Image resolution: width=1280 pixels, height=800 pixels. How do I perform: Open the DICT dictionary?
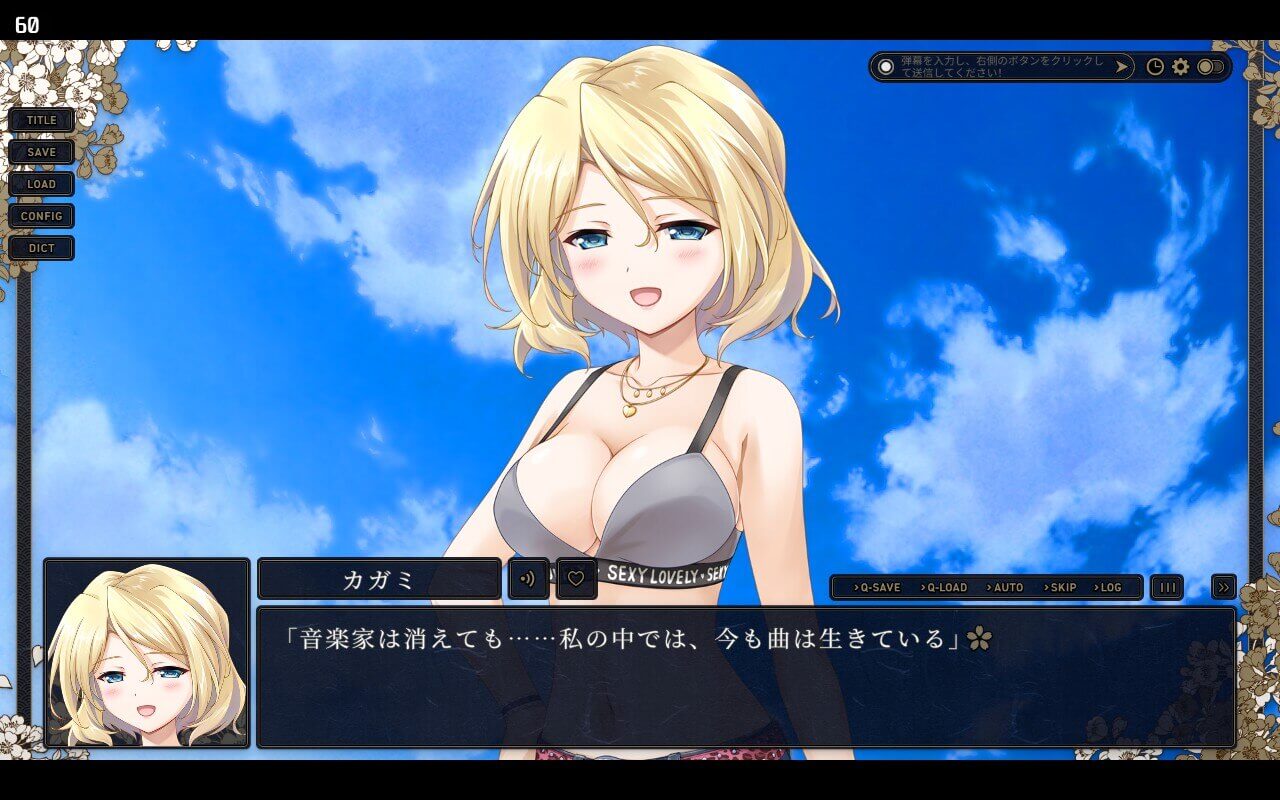(x=41, y=248)
